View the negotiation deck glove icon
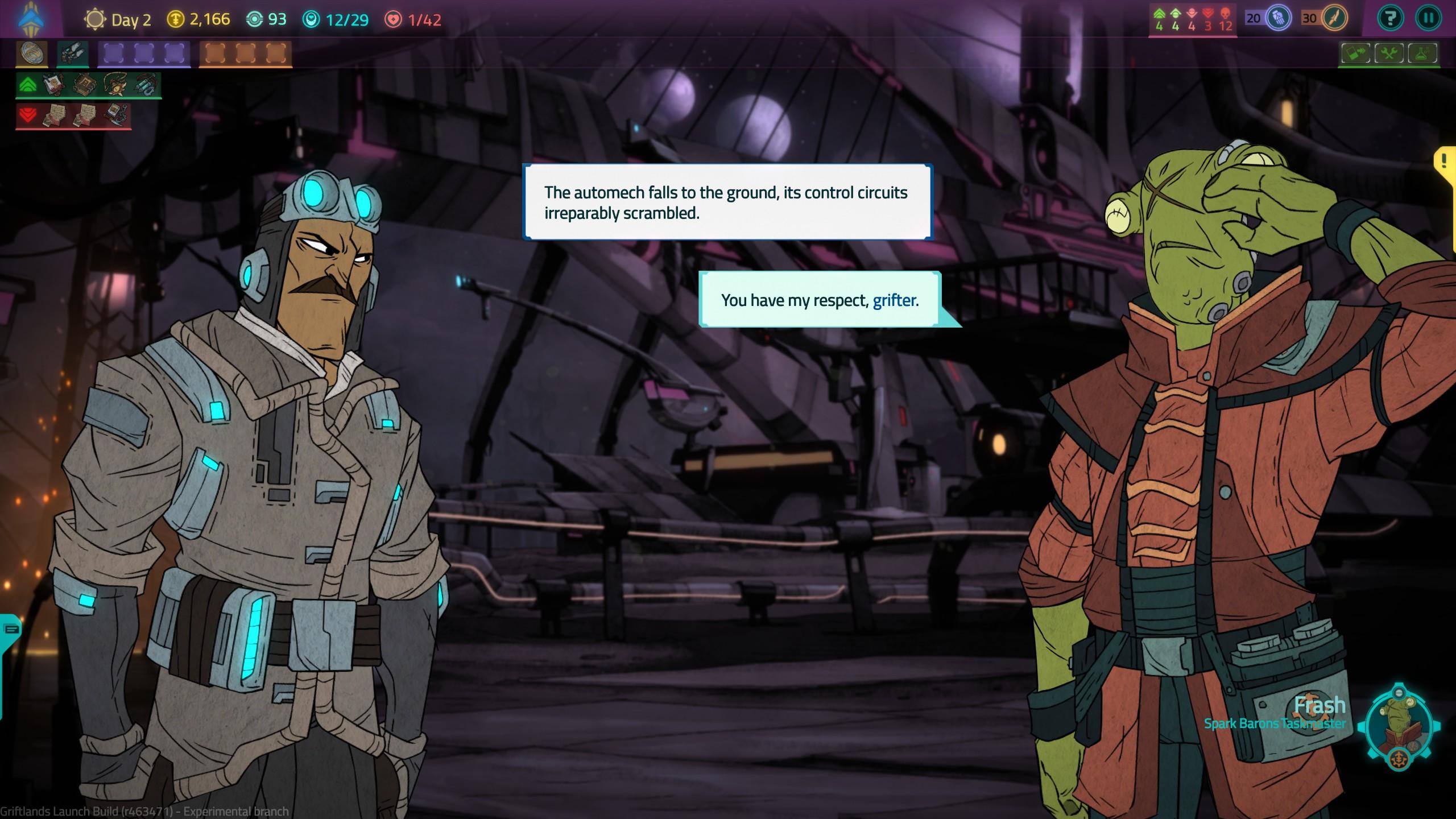This screenshot has width=1456, height=819. (1279, 19)
